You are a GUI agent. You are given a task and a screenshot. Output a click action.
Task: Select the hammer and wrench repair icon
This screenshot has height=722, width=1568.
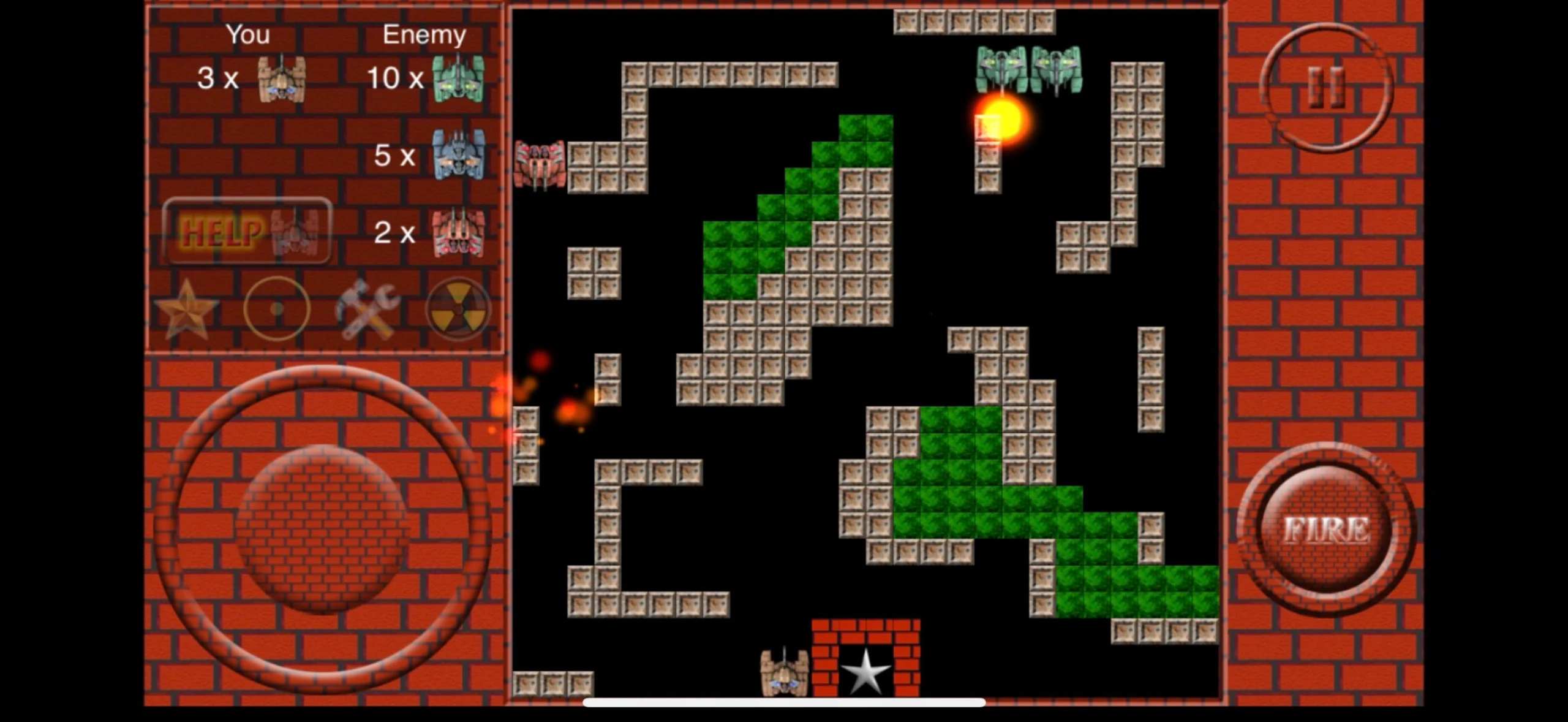[x=367, y=310]
